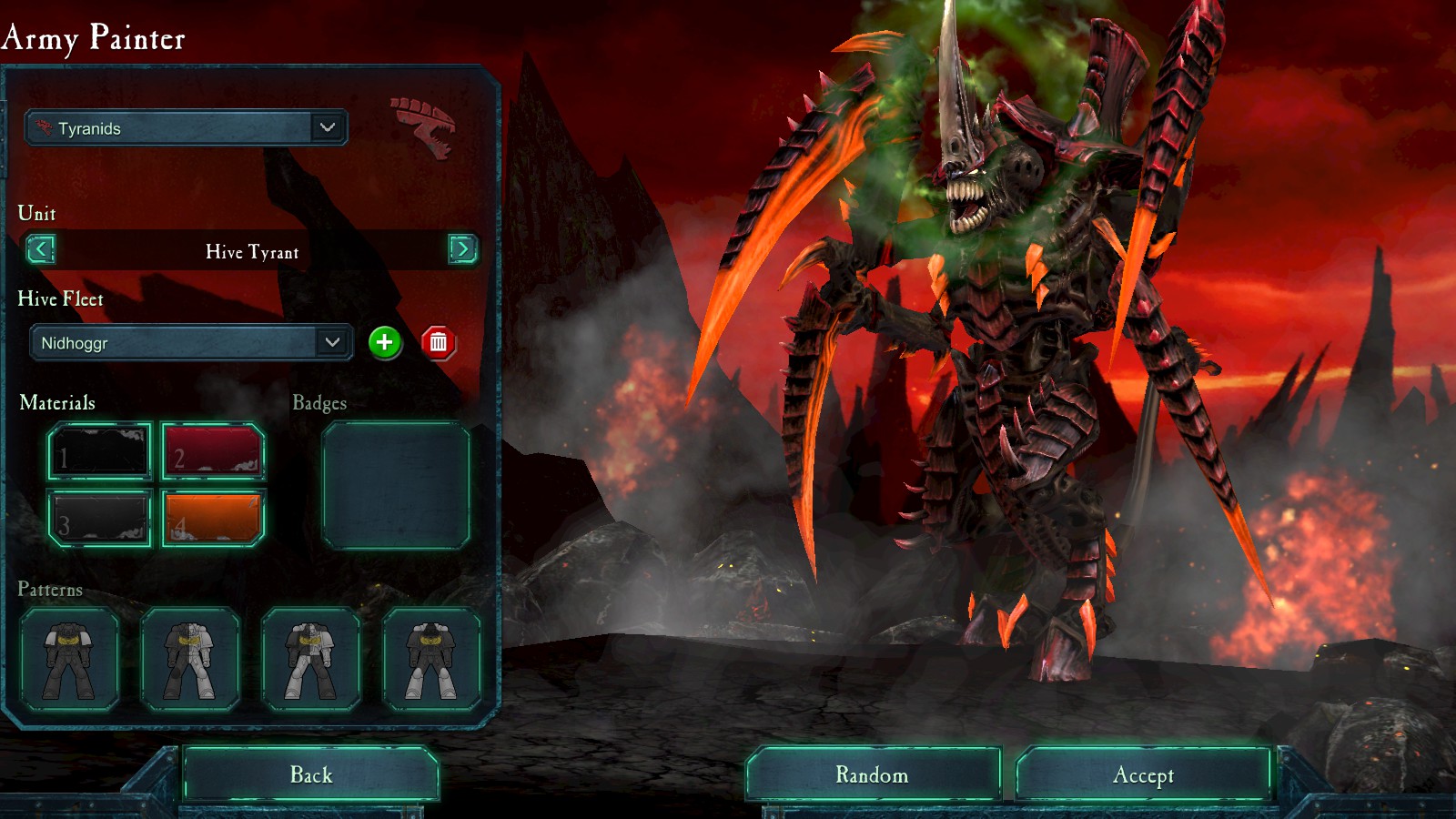Viewport: 1456px width, 819px height.
Task: Open the Nidhoggr hive fleet dropdown
Action: click(191, 343)
